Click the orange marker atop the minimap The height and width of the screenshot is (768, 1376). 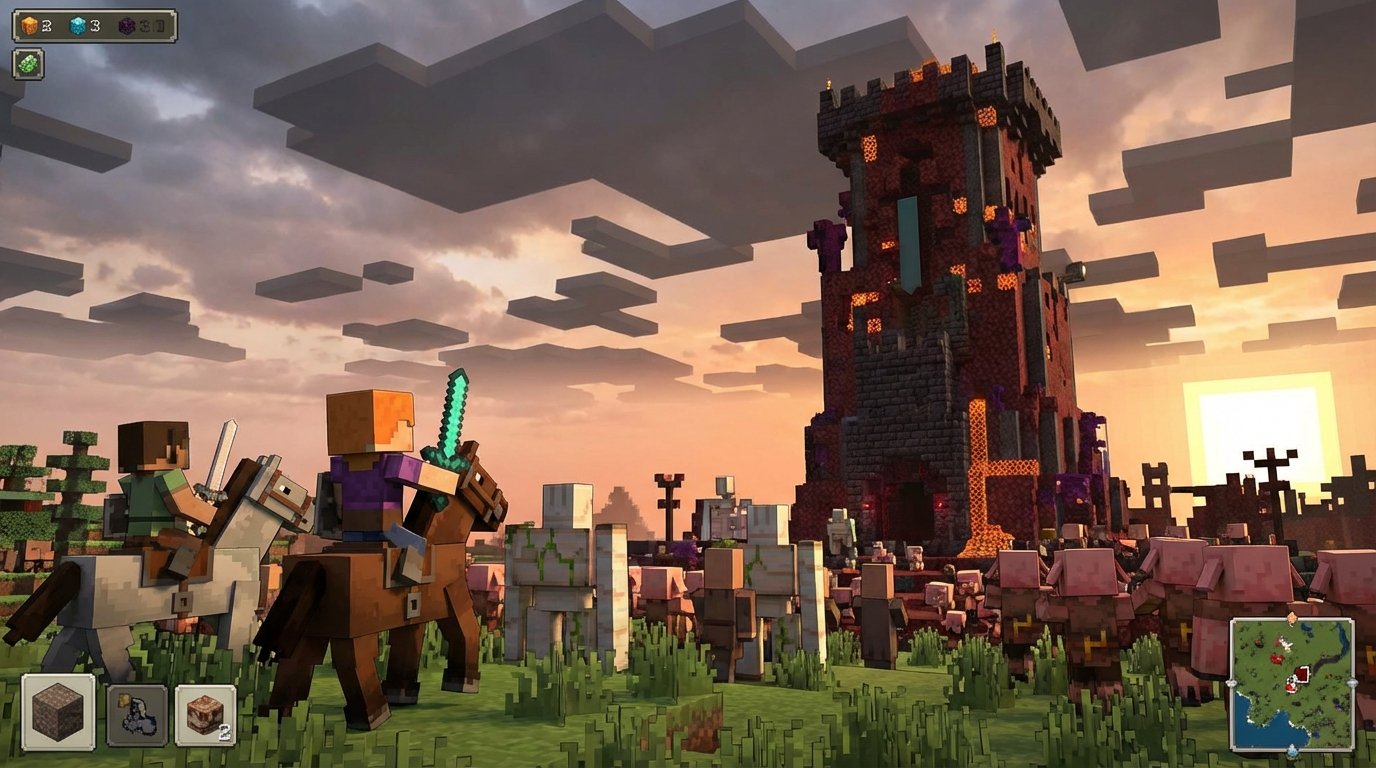click(1291, 616)
